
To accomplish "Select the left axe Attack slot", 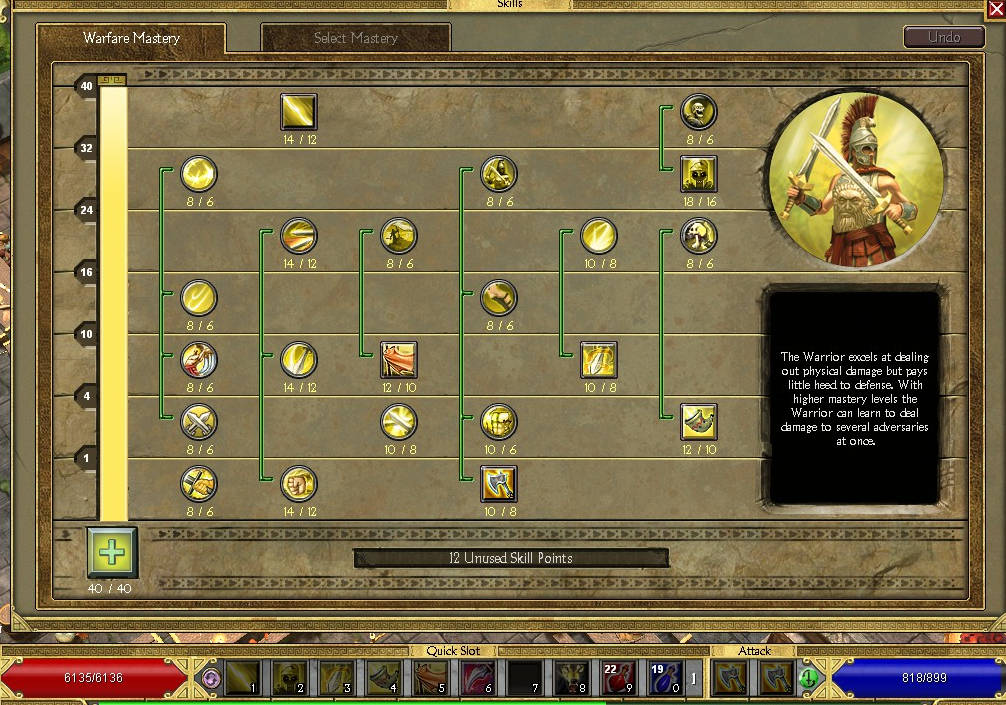I will (x=730, y=678).
